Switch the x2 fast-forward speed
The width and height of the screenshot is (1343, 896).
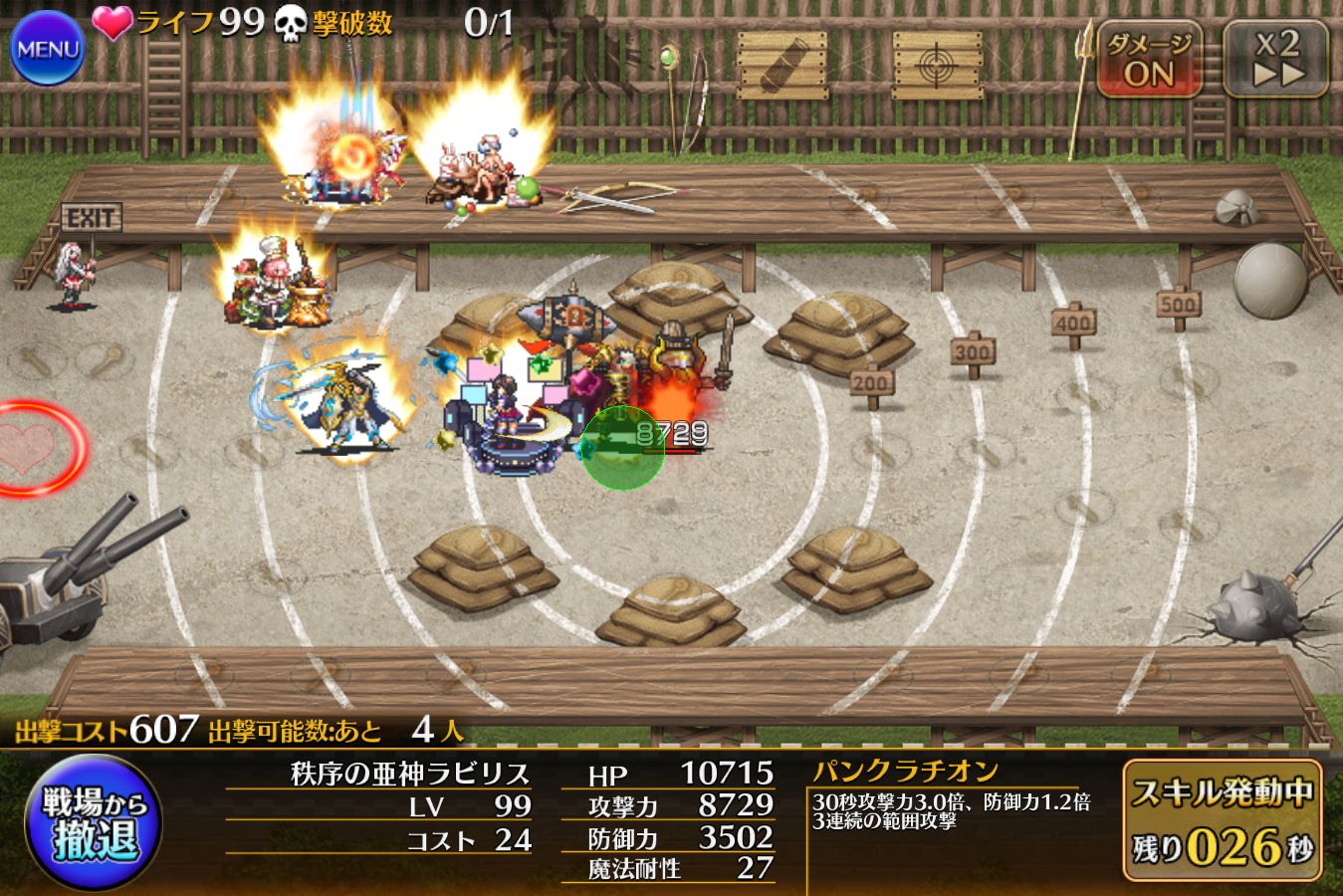tap(1277, 59)
